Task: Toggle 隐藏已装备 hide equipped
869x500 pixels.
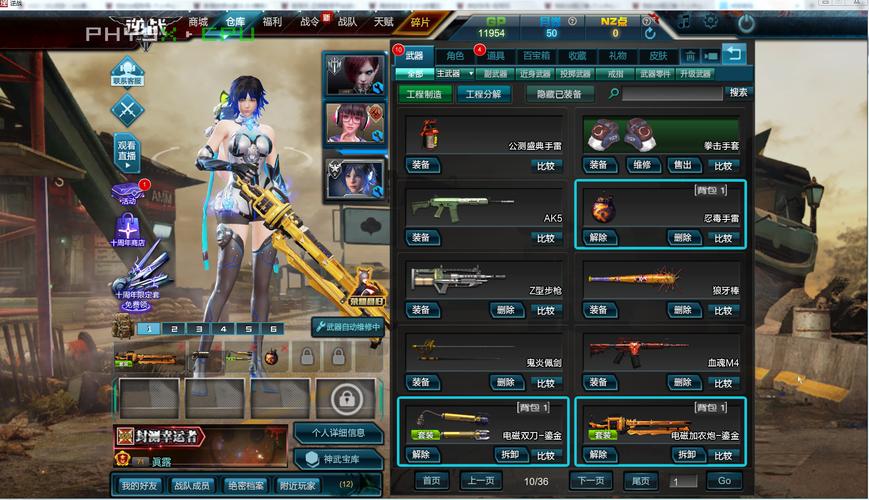Action: click(559, 94)
